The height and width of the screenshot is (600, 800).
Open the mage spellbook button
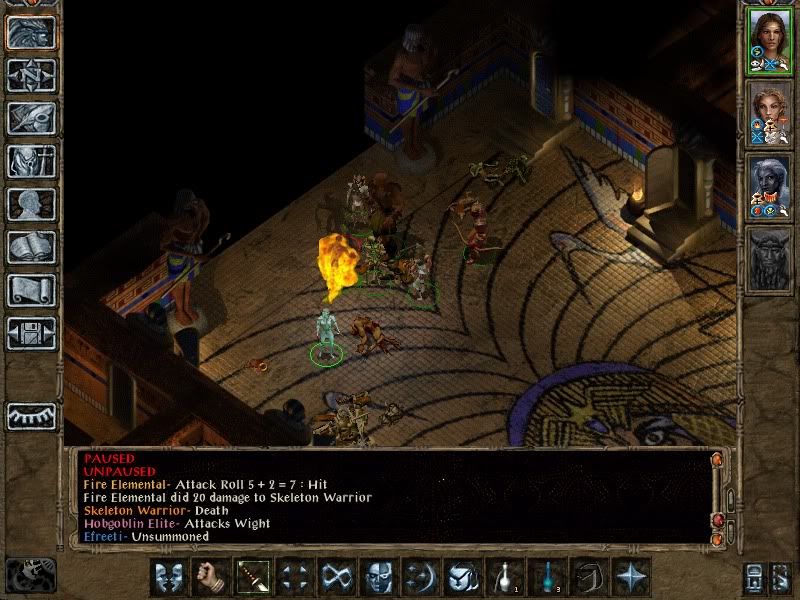[31, 247]
